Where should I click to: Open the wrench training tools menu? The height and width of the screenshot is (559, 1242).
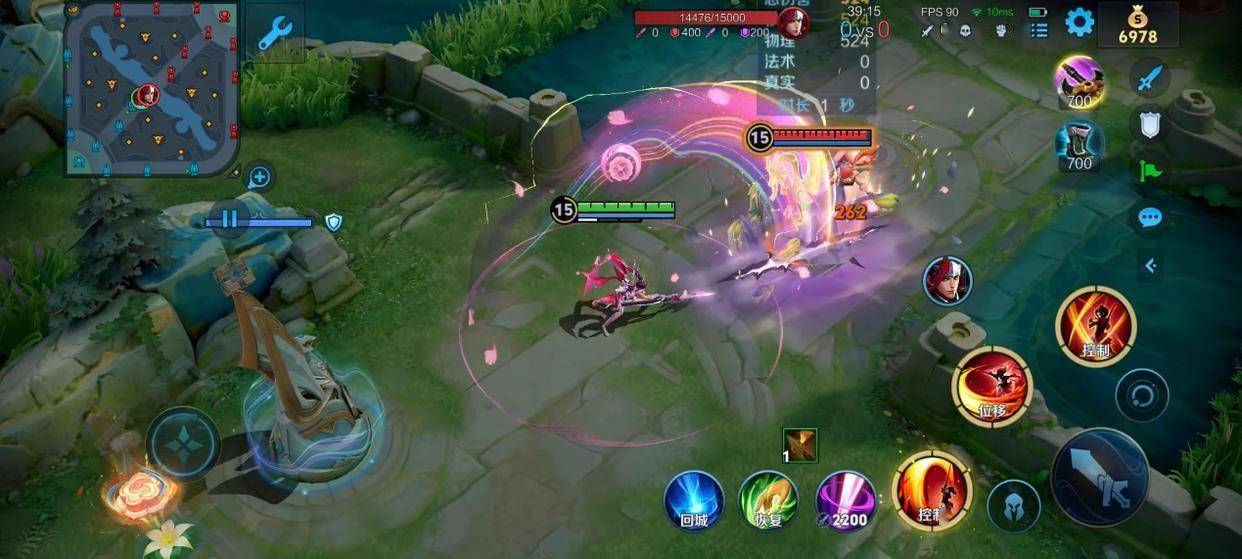273,33
